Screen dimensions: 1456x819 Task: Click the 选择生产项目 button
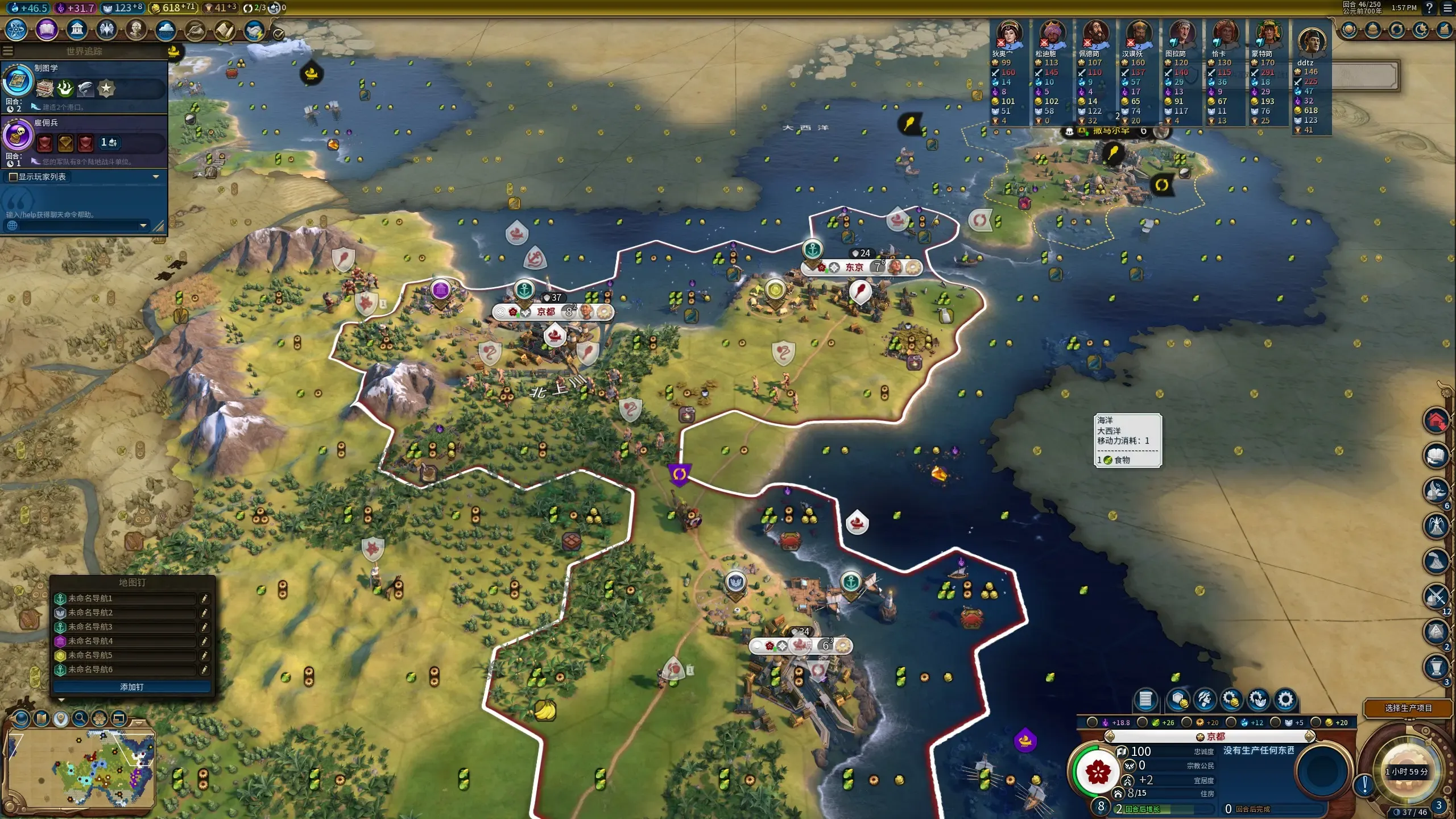[1408, 708]
